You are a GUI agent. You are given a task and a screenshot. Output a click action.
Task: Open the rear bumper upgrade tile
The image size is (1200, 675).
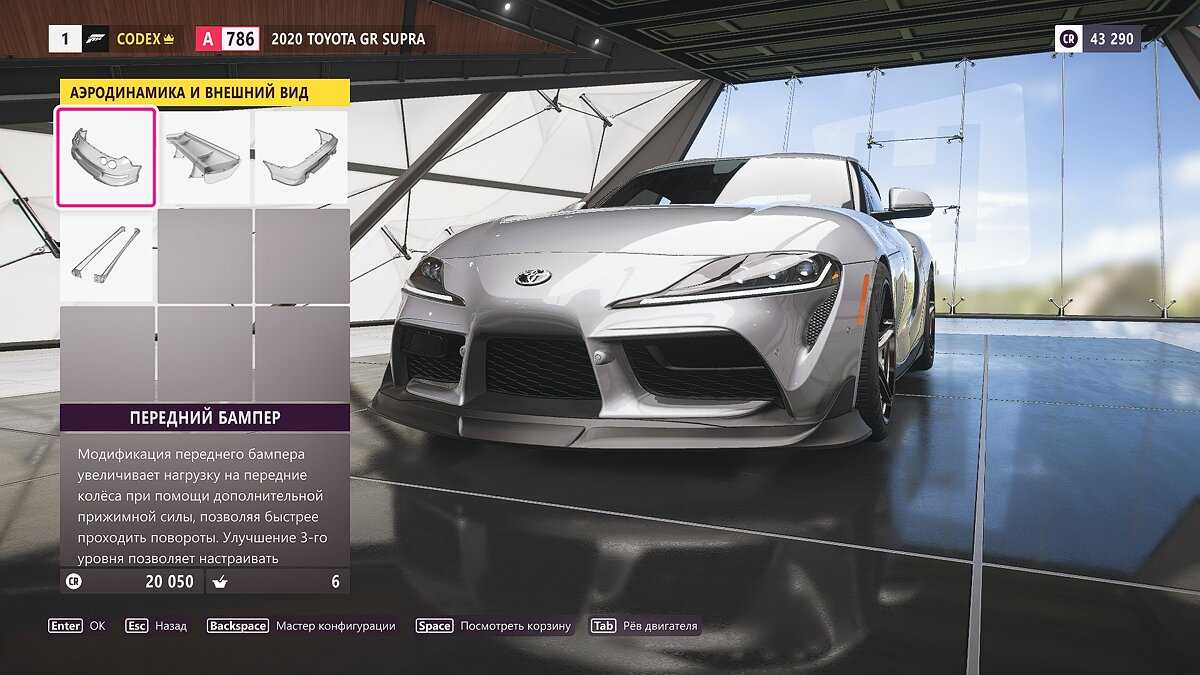[300, 157]
